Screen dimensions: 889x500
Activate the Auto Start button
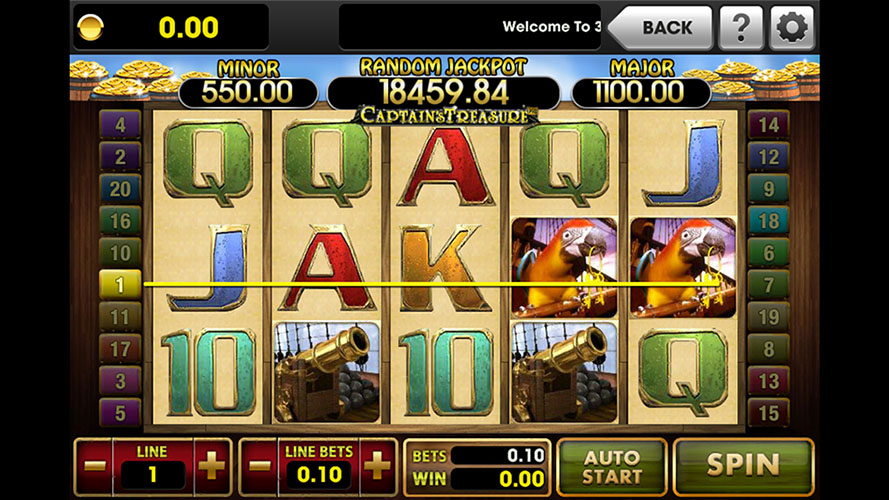pos(611,466)
